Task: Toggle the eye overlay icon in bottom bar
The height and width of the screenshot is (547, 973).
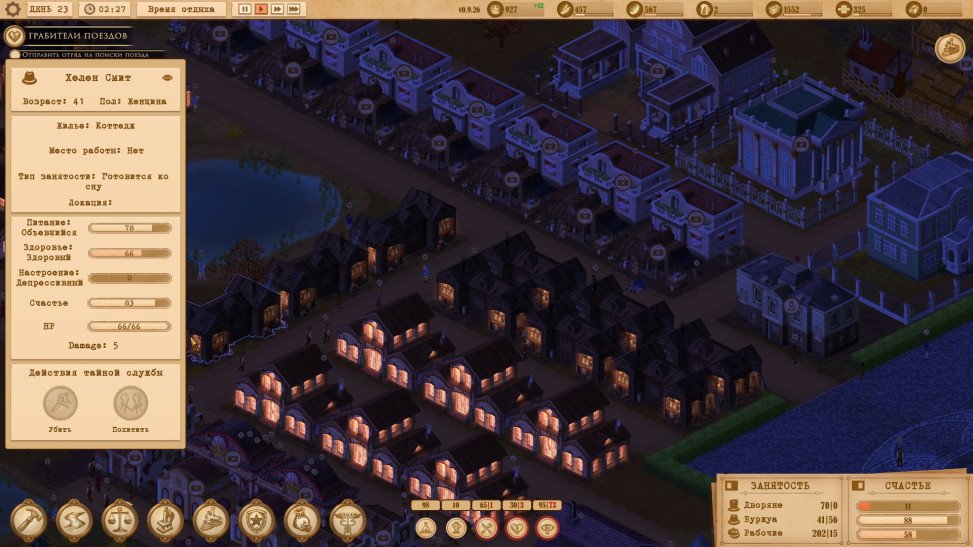Action: pyautogui.click(x=547, y=526)
